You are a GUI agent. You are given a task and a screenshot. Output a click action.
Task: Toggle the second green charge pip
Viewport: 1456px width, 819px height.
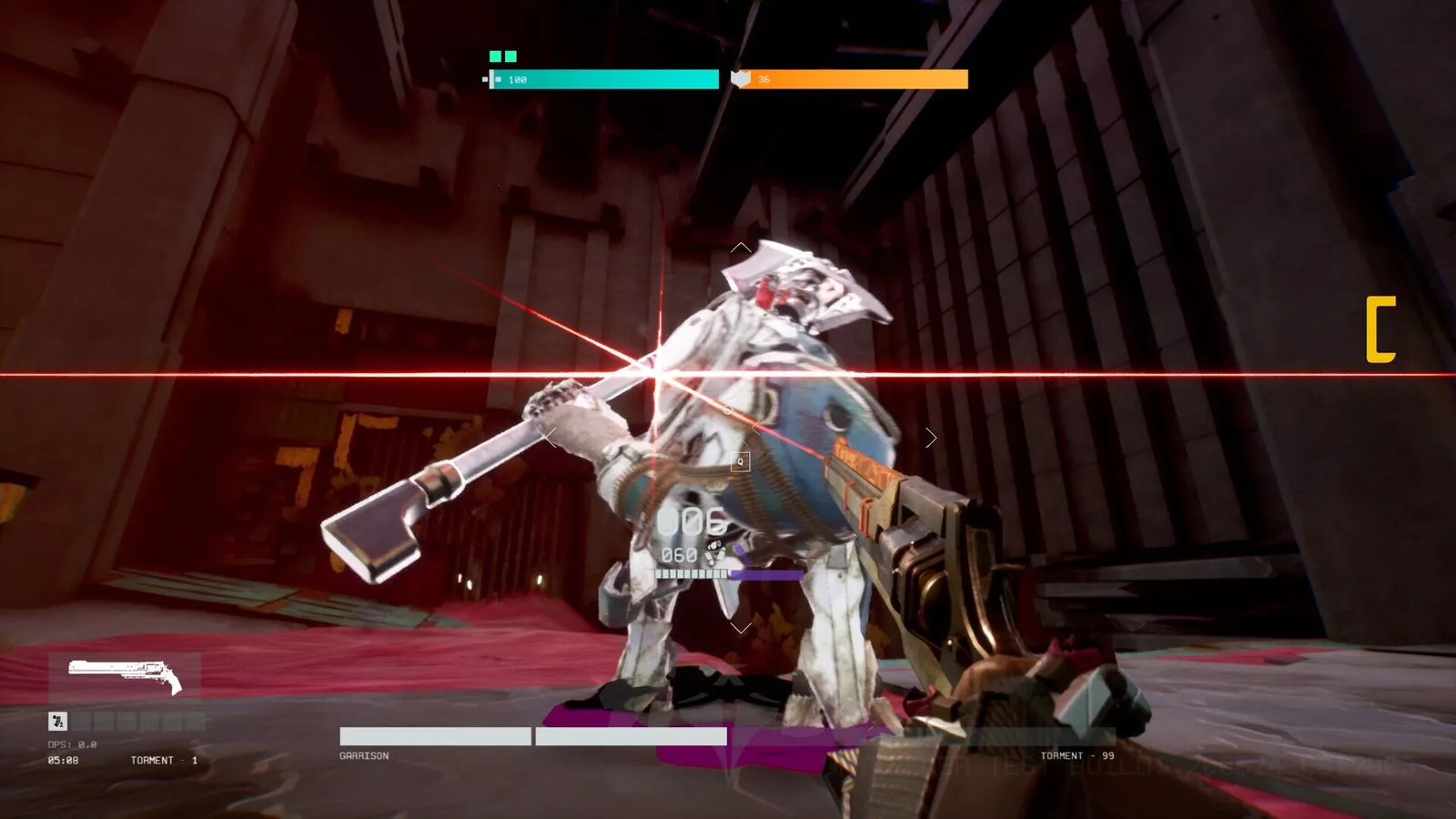tap(511, 56)
